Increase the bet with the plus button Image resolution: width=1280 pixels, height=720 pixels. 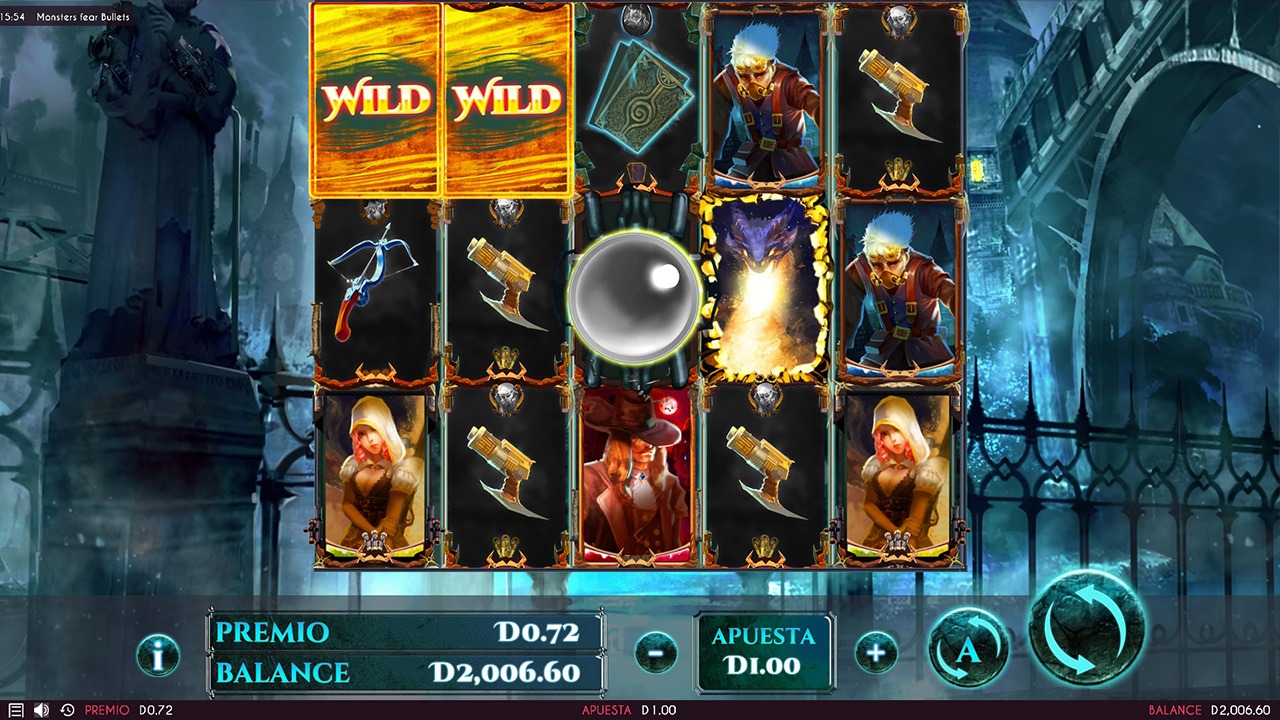(x=876, y=653)
